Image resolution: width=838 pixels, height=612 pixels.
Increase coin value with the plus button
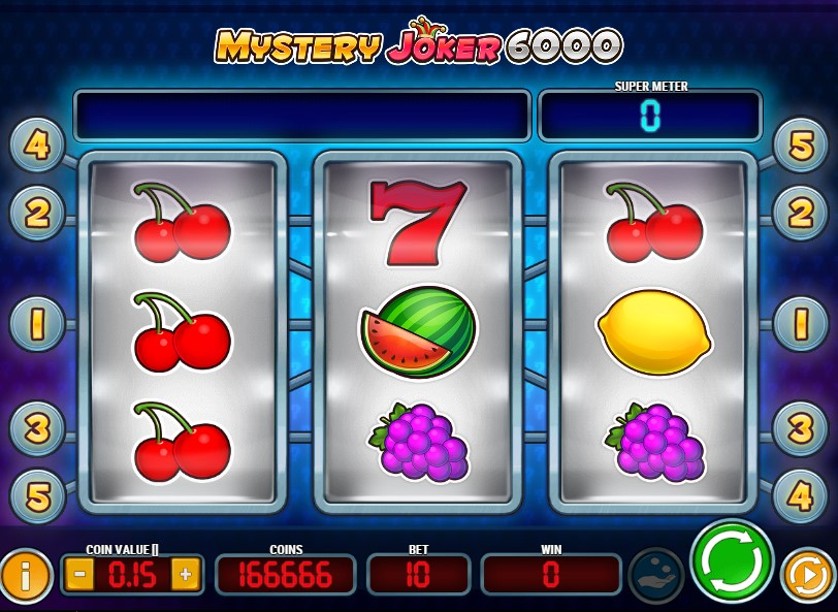coord(184,575)
